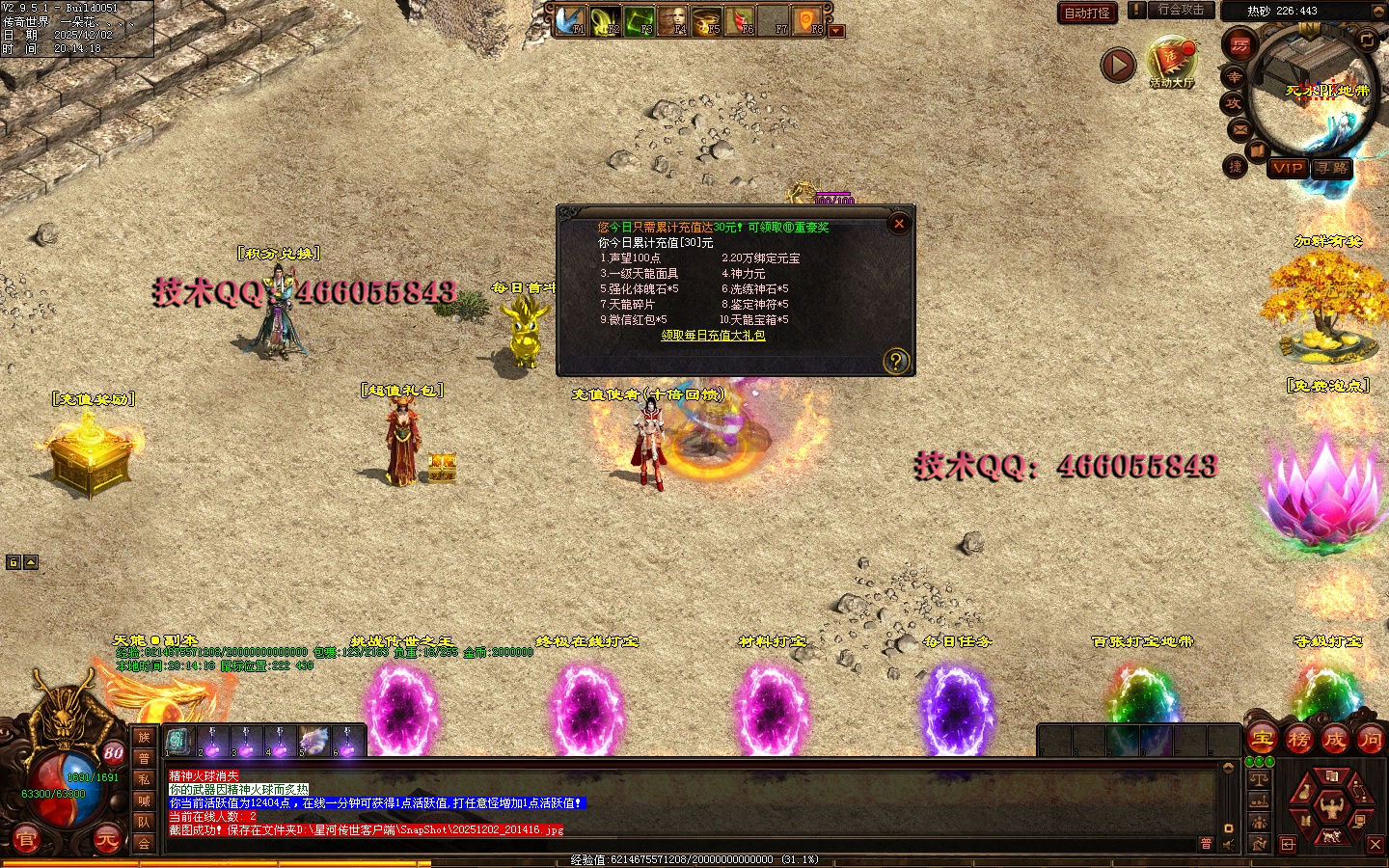This screenshot has height=868, width=1389.
Task: Open the 活动大厅 activity hall icon
Action: (1172, 60)
